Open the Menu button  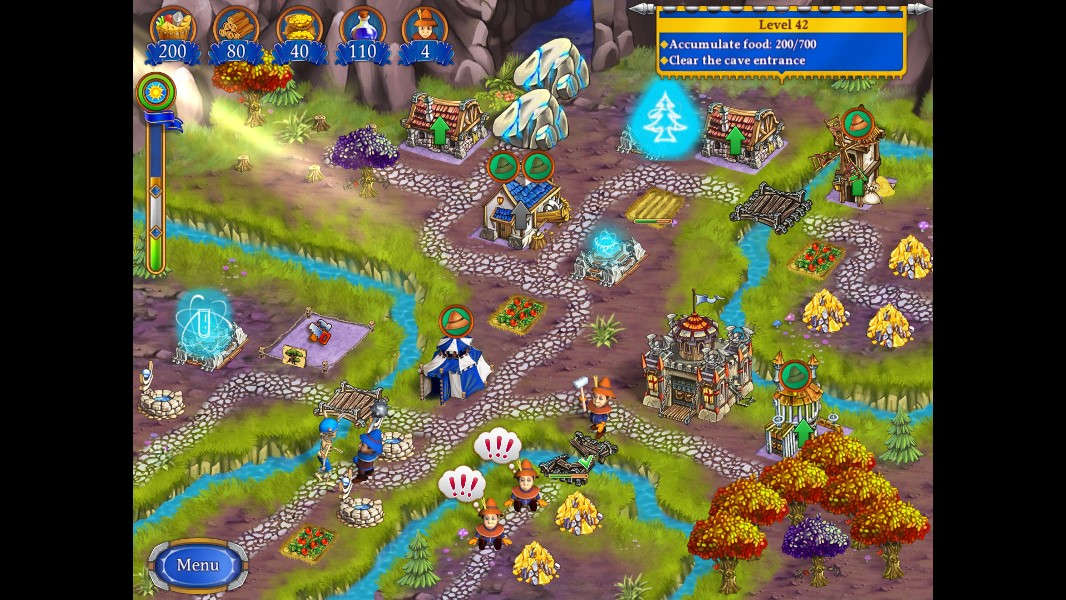coord(198,565)
